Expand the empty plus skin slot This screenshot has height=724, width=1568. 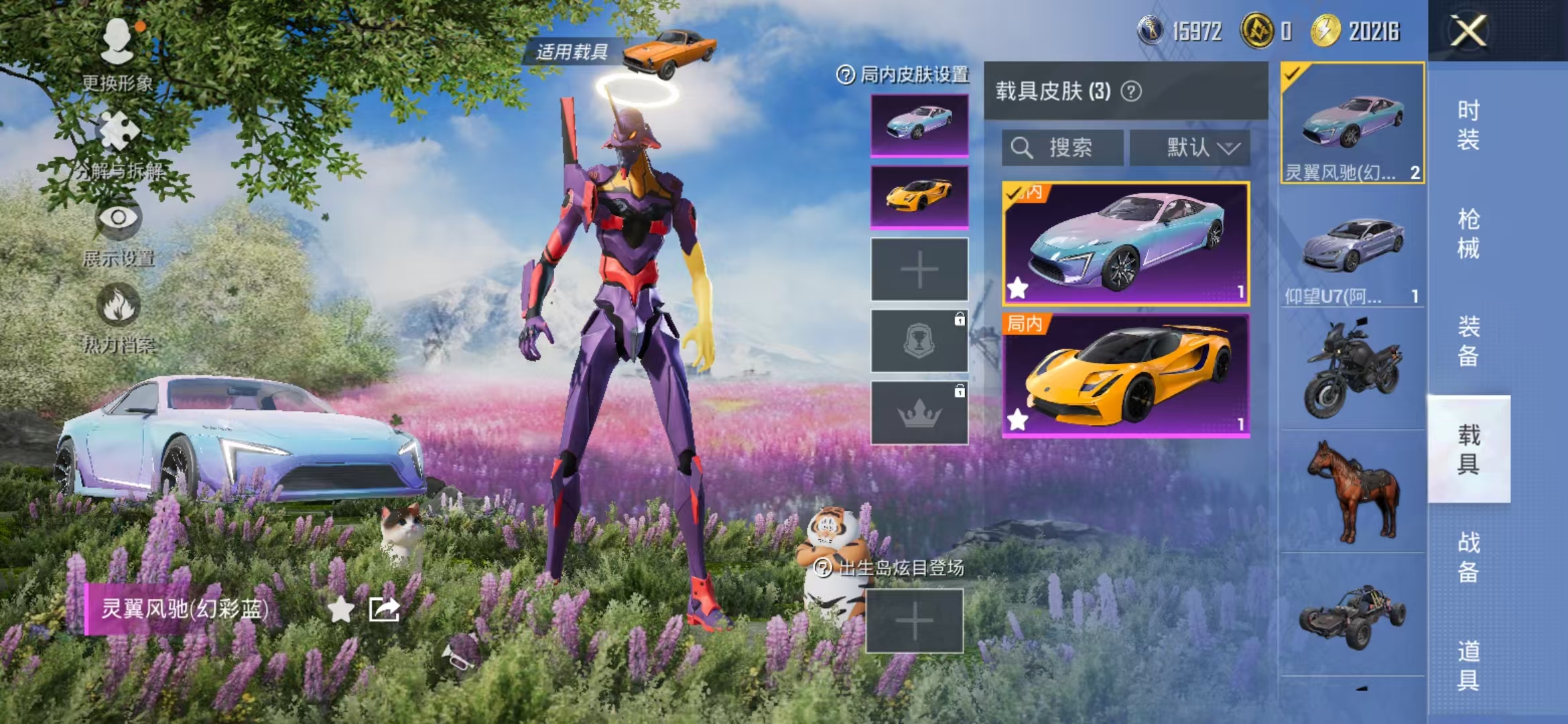(x=918, y=268)
